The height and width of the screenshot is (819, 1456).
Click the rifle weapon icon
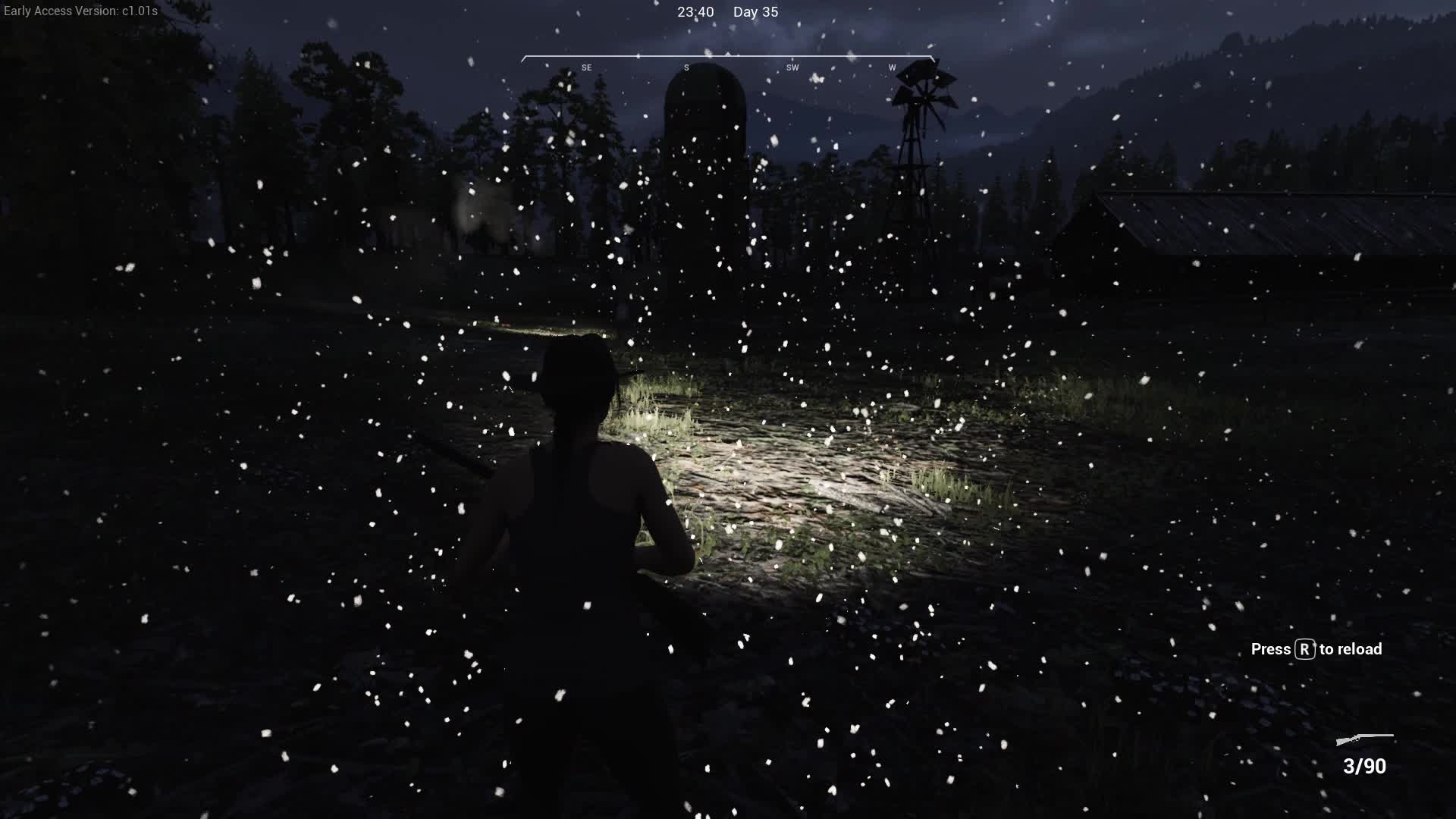coord(1364,739)
